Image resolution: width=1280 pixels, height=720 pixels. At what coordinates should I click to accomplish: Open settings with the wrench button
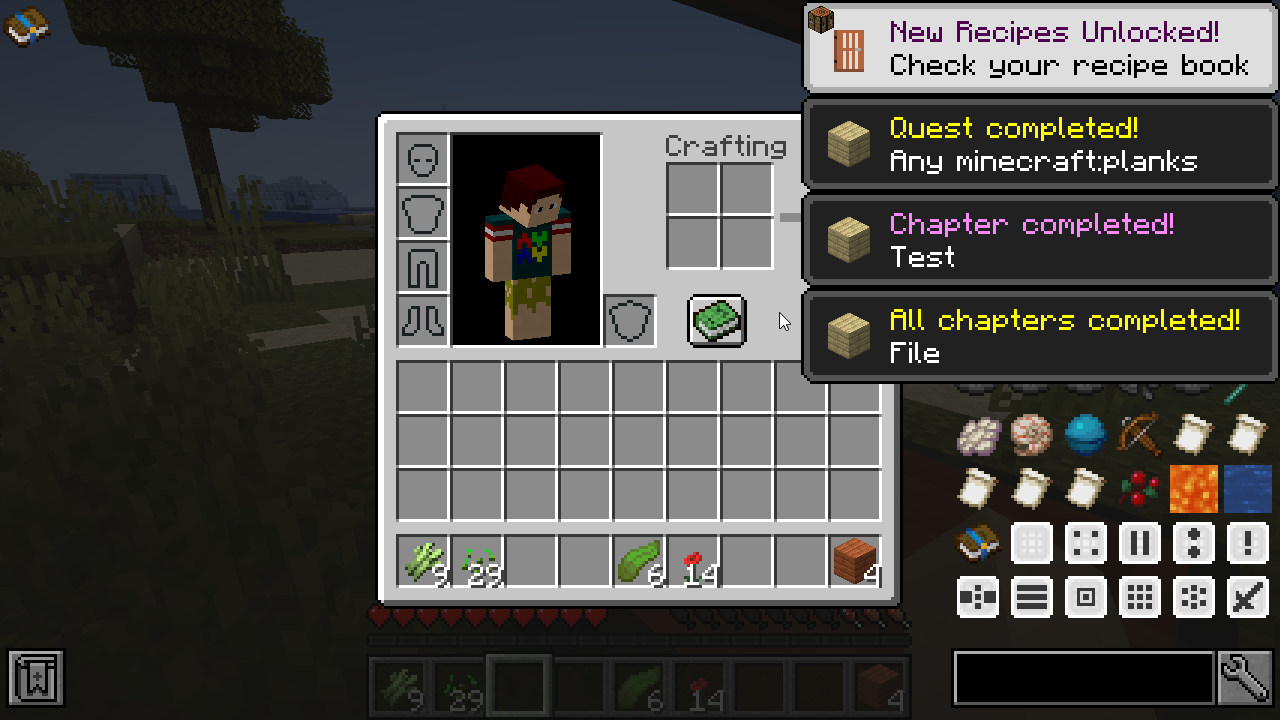(1245, 679)
